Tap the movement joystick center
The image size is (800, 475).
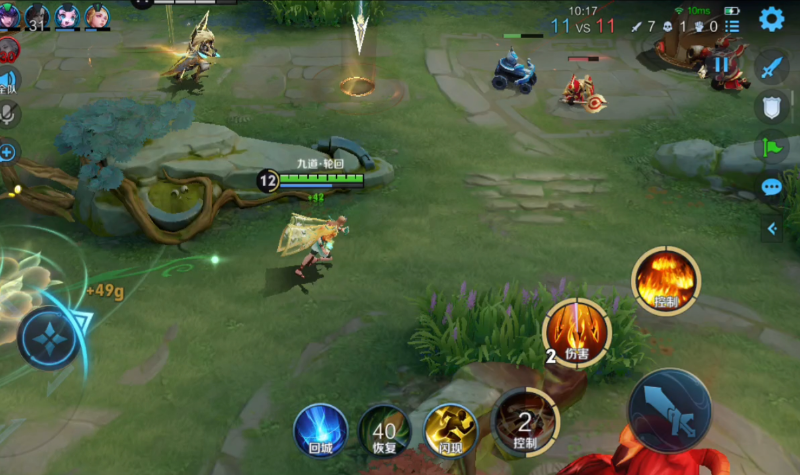[47, 338]
